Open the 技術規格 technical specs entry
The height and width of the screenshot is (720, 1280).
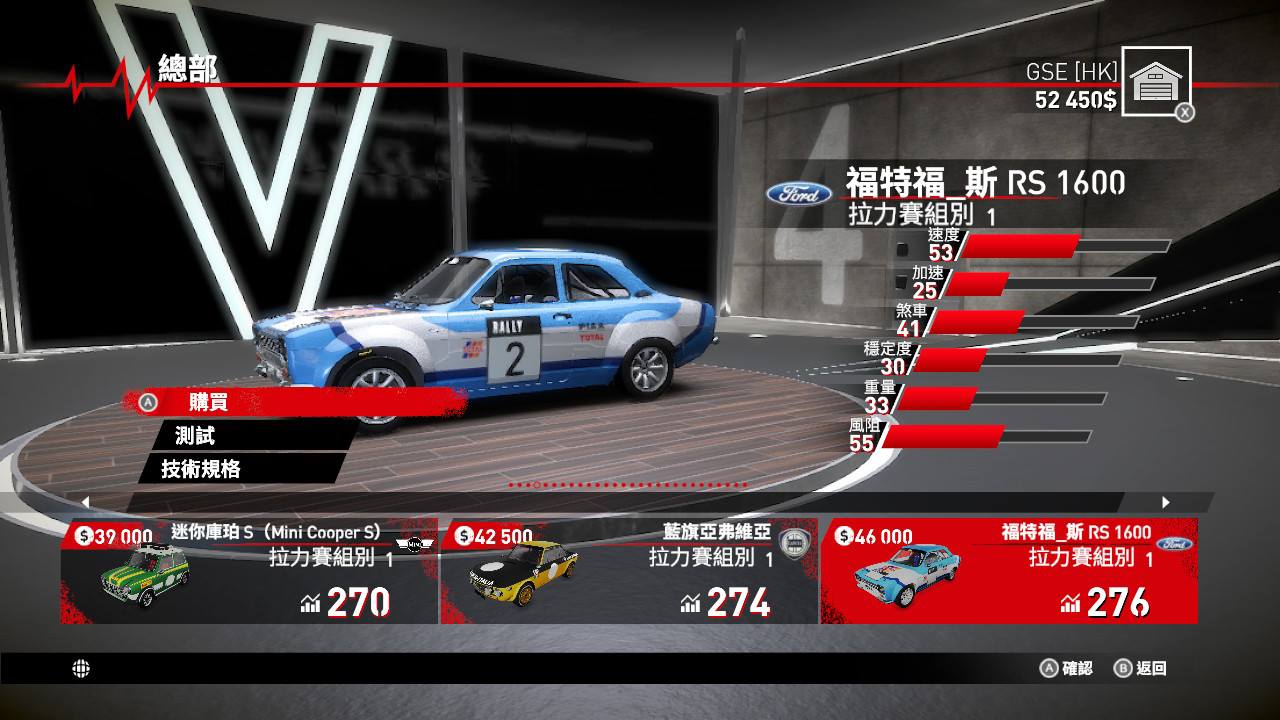coord(201,468)
